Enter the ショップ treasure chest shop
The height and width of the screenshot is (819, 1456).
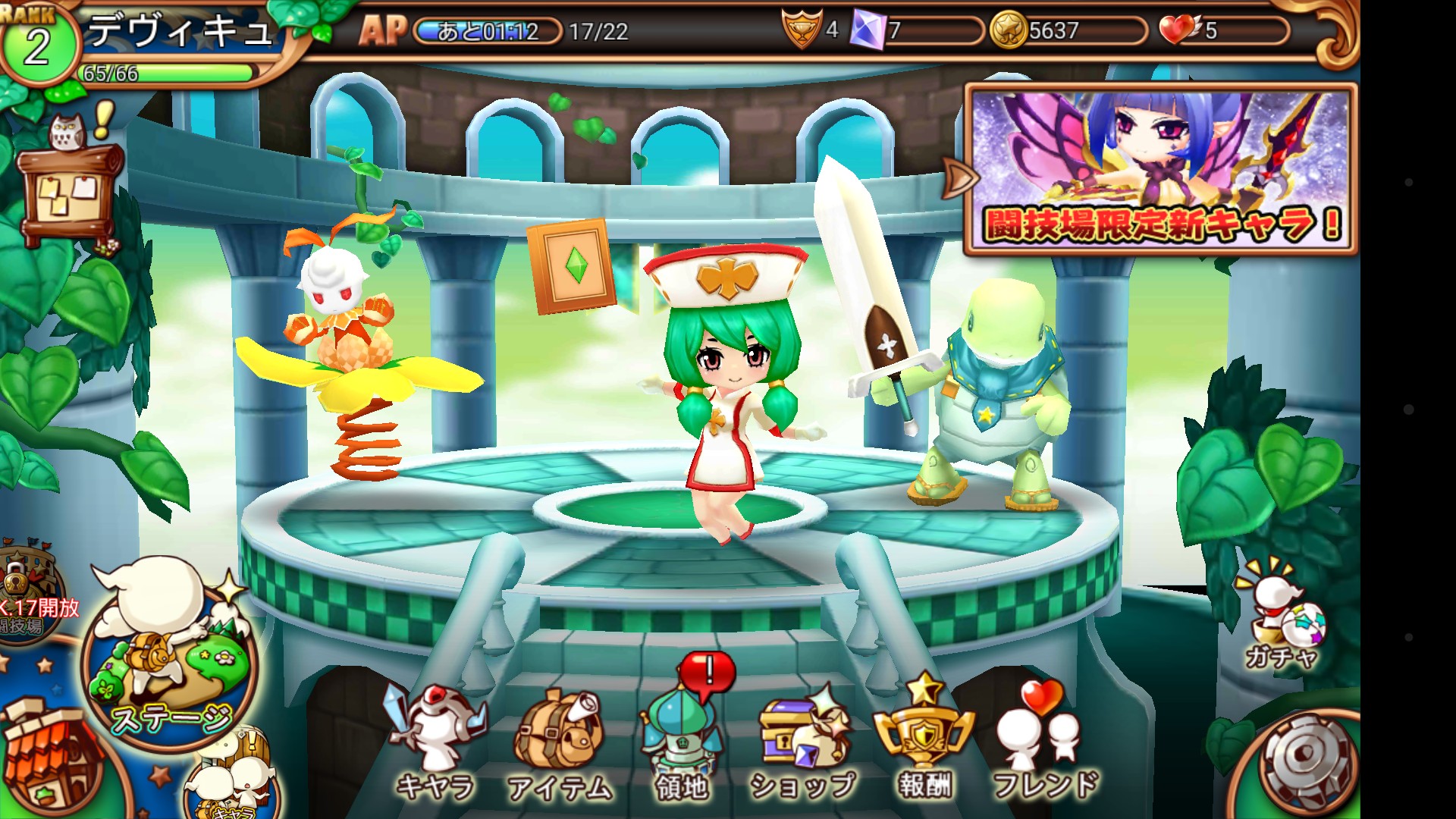pos(804,745)
